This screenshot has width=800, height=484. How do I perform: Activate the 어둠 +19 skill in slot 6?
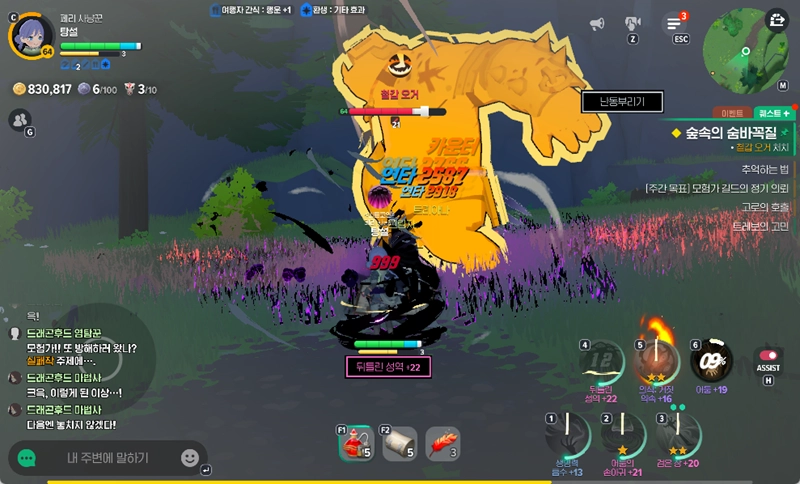click(x=711, y=361)
